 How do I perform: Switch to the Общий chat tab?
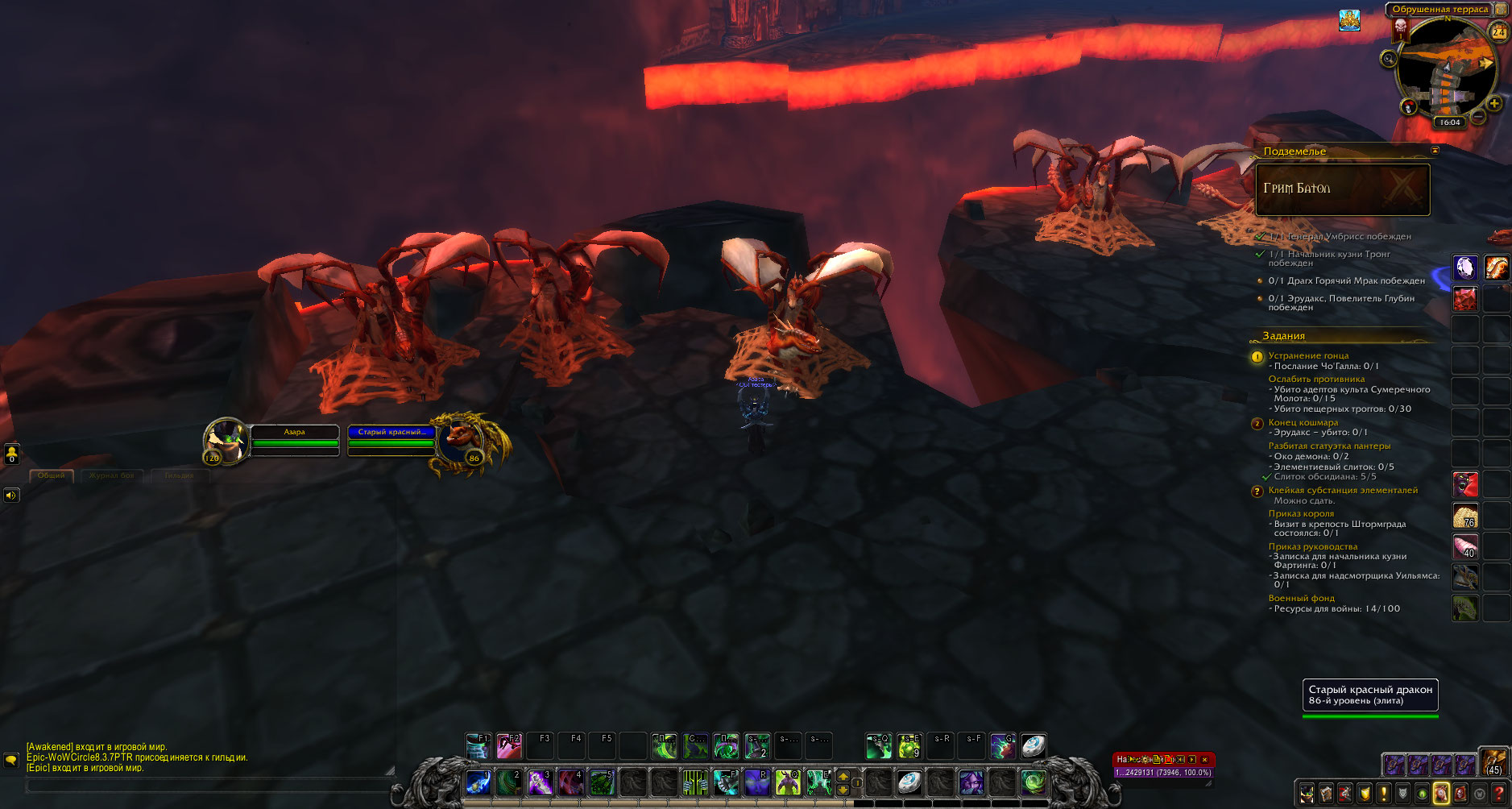coord(52,475)
